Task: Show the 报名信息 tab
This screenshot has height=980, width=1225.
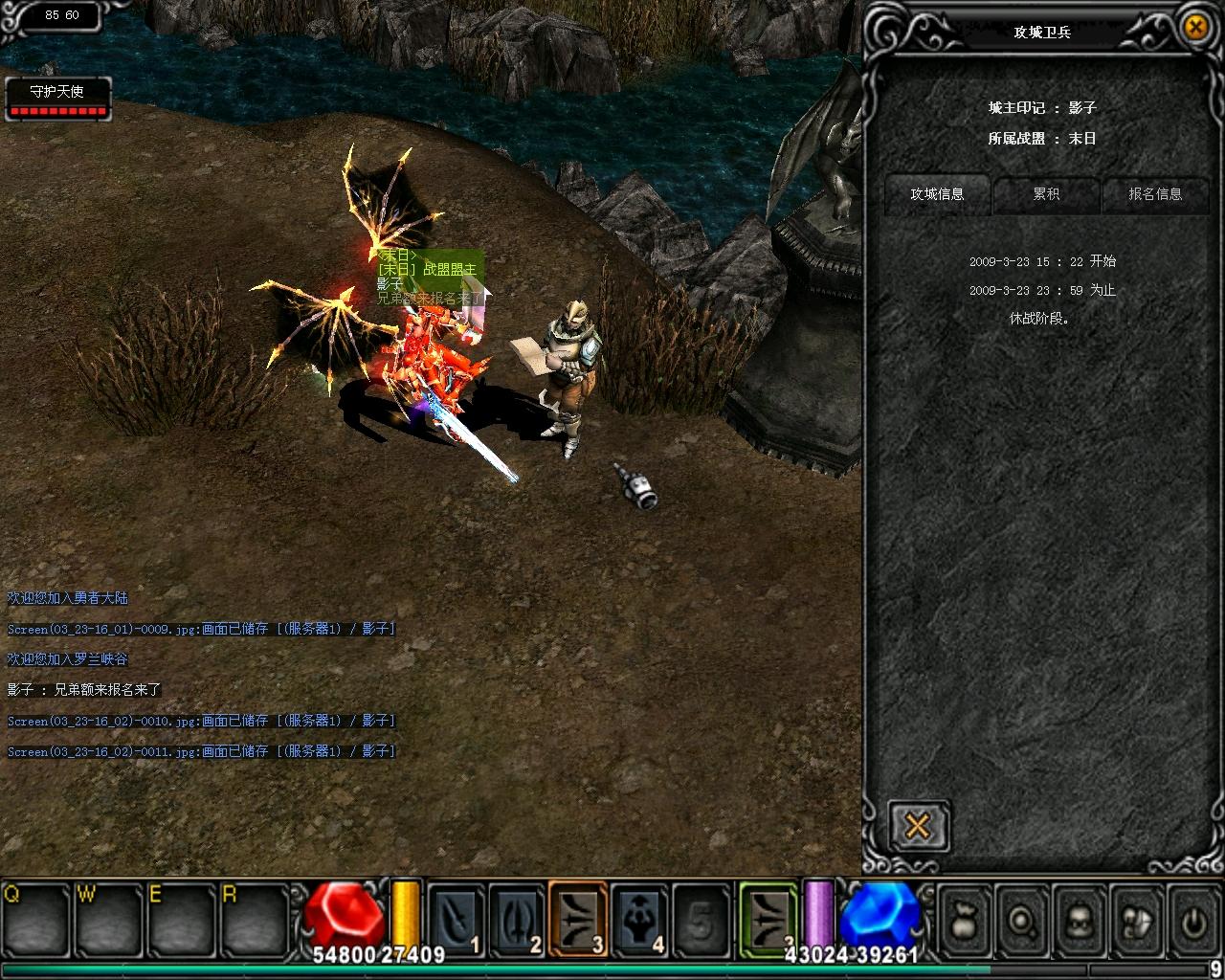Action: pyautogui.click(x=1155, y=194)
